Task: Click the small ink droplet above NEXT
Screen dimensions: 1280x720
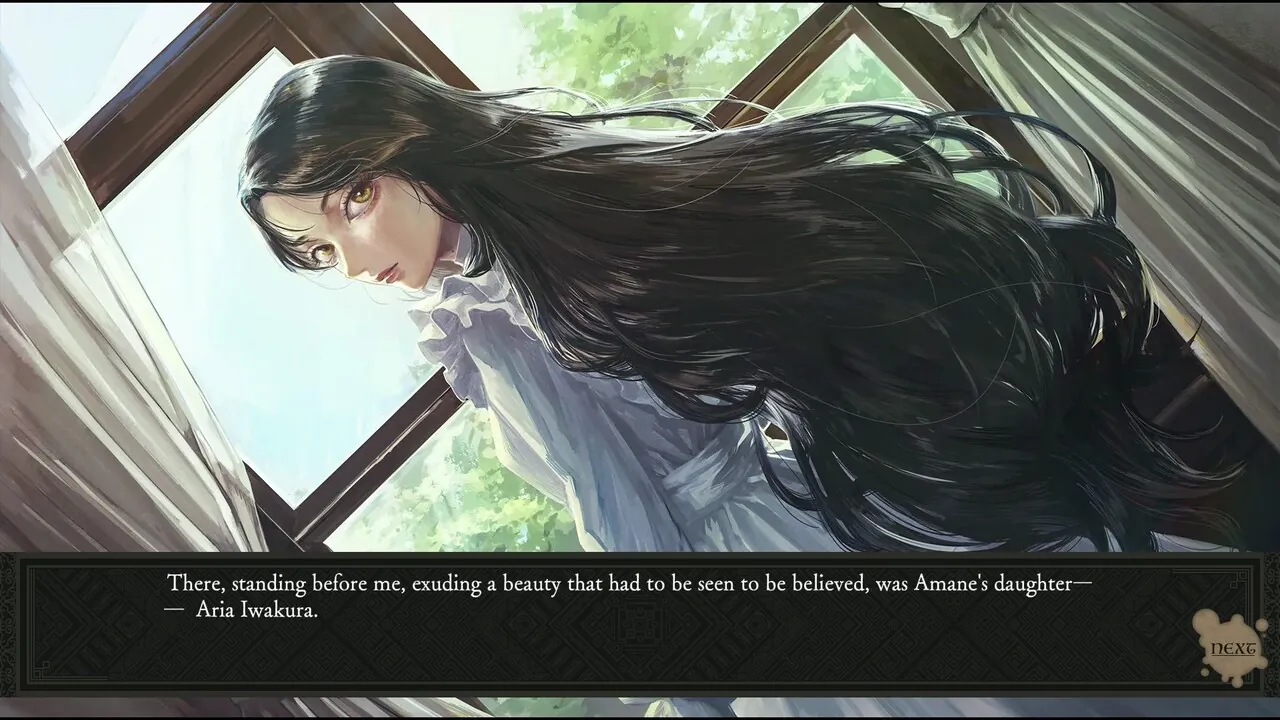Action: (x=1262, y=624)
